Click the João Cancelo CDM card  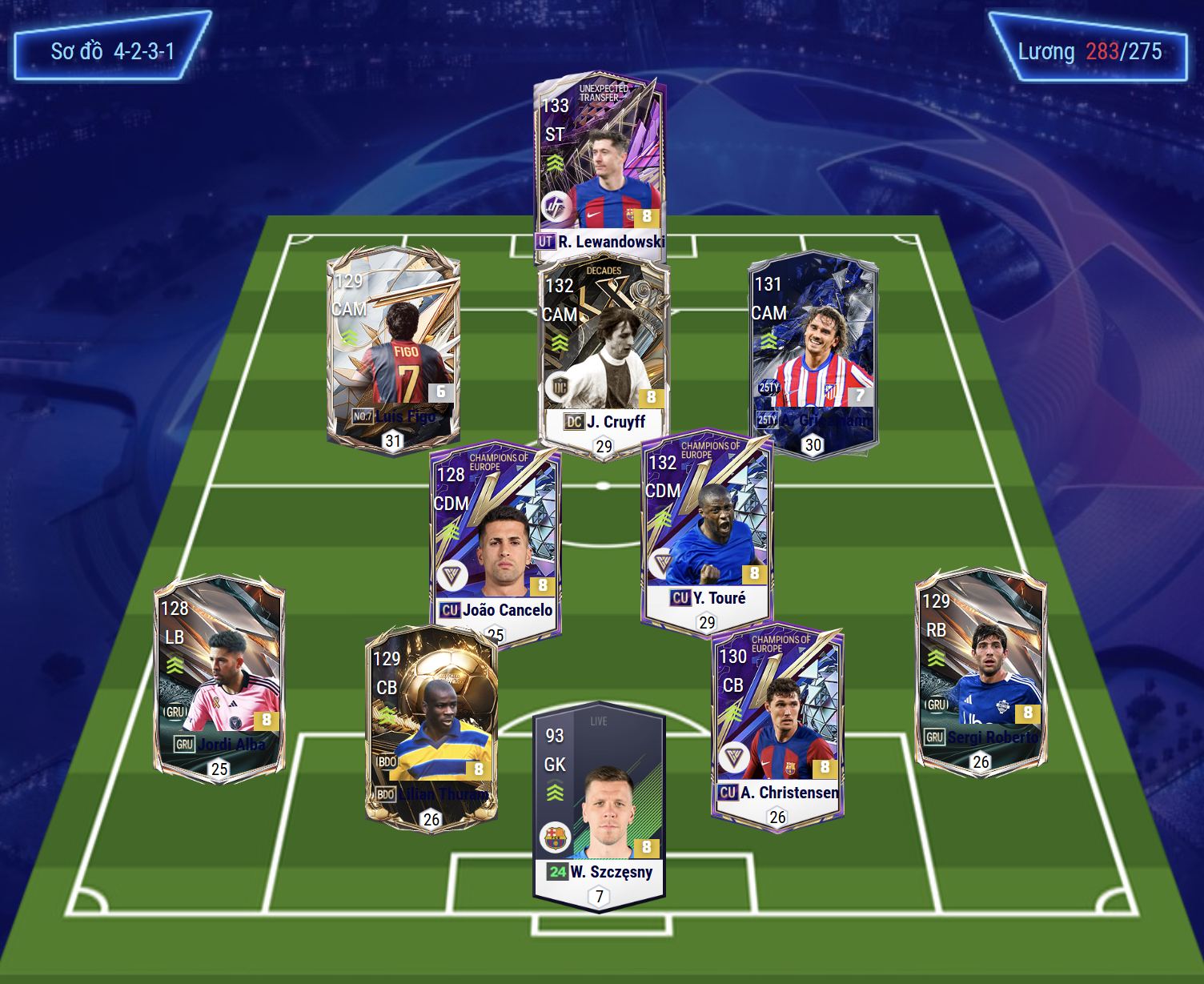[x=495, y=540]
